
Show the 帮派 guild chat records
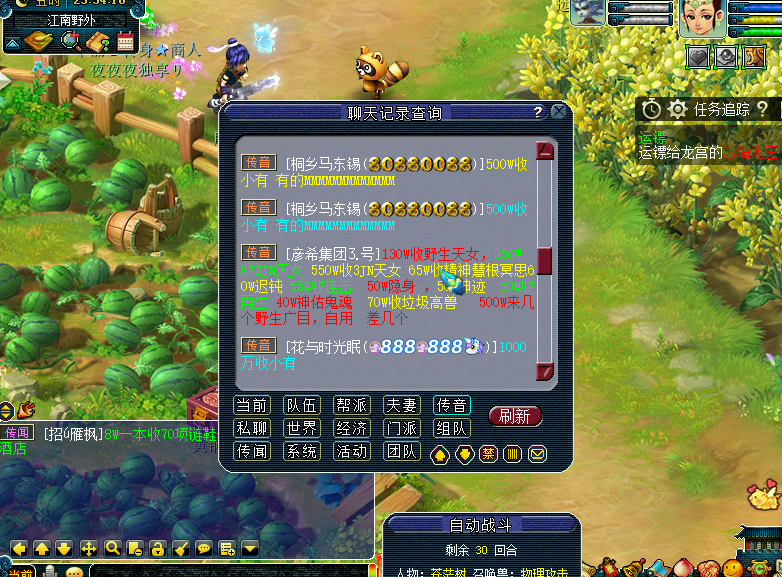click(352, 405)
